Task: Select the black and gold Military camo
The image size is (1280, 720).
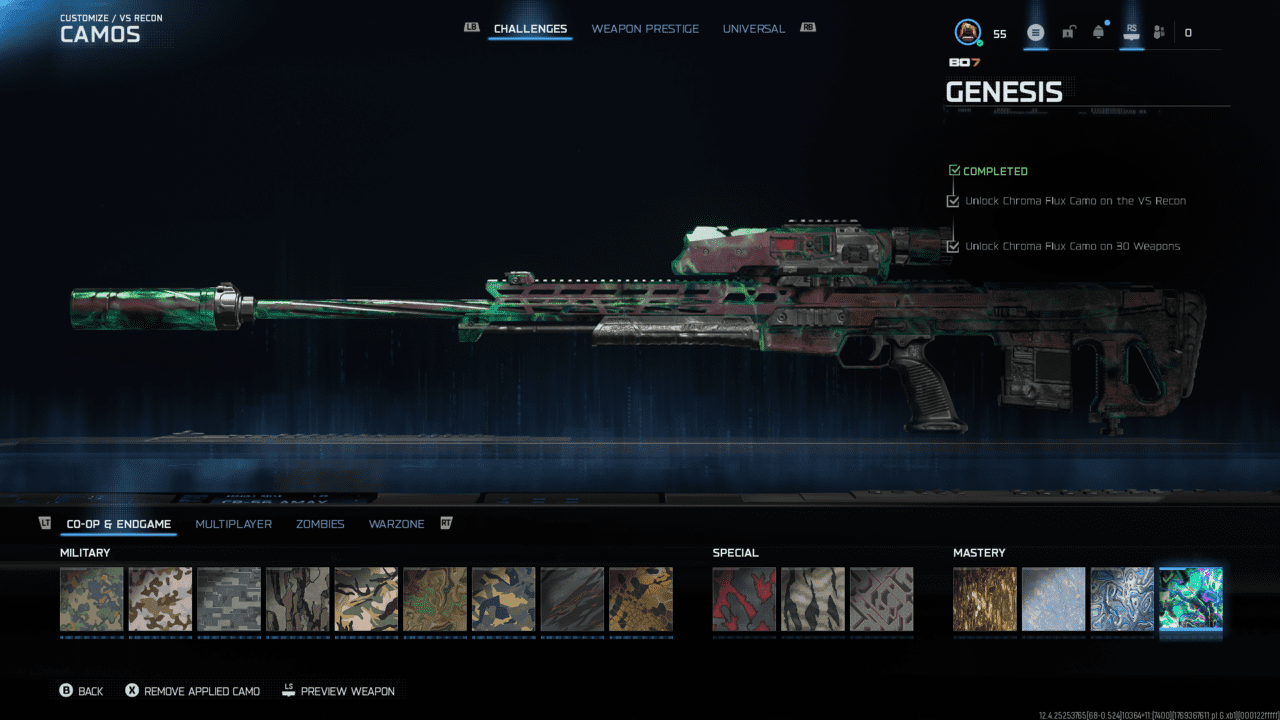Action: pos(641,599)
